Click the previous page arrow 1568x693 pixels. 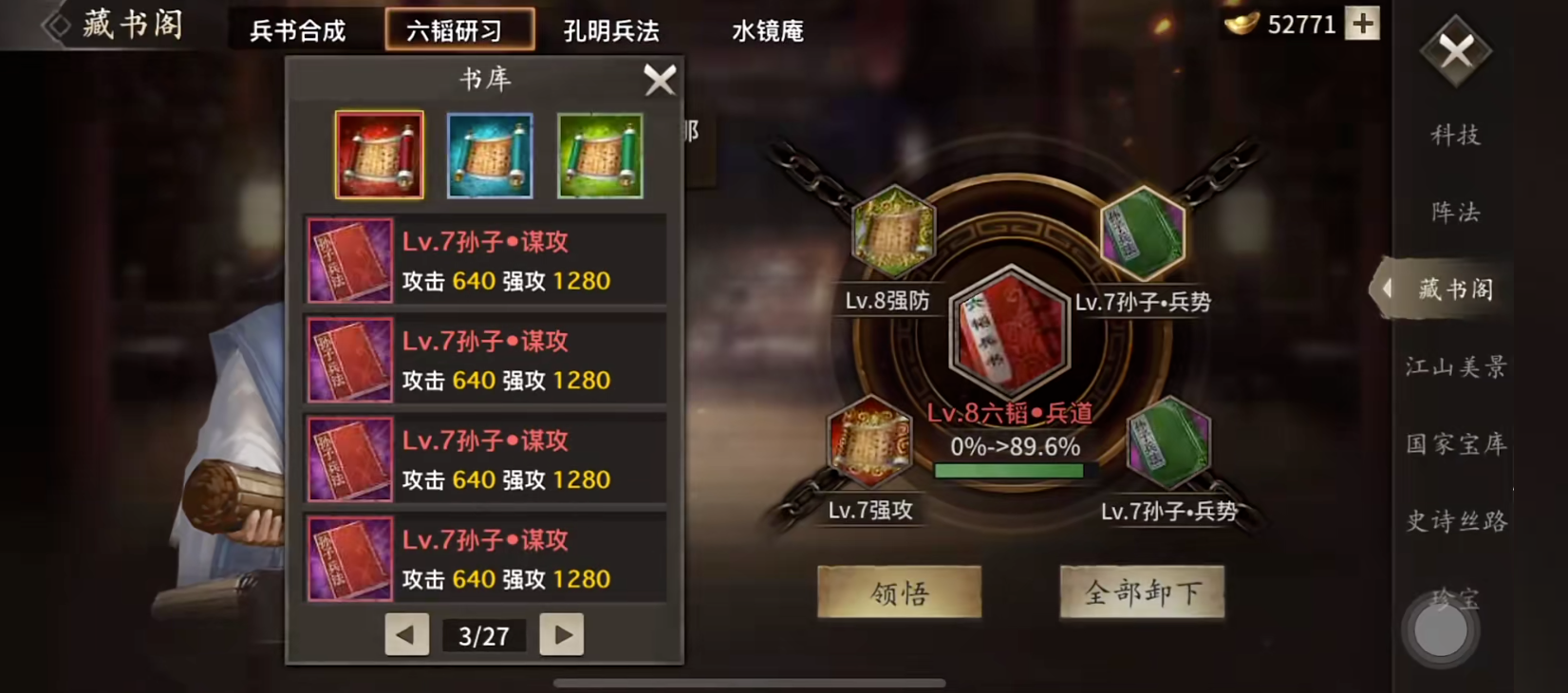pos(406,635)
